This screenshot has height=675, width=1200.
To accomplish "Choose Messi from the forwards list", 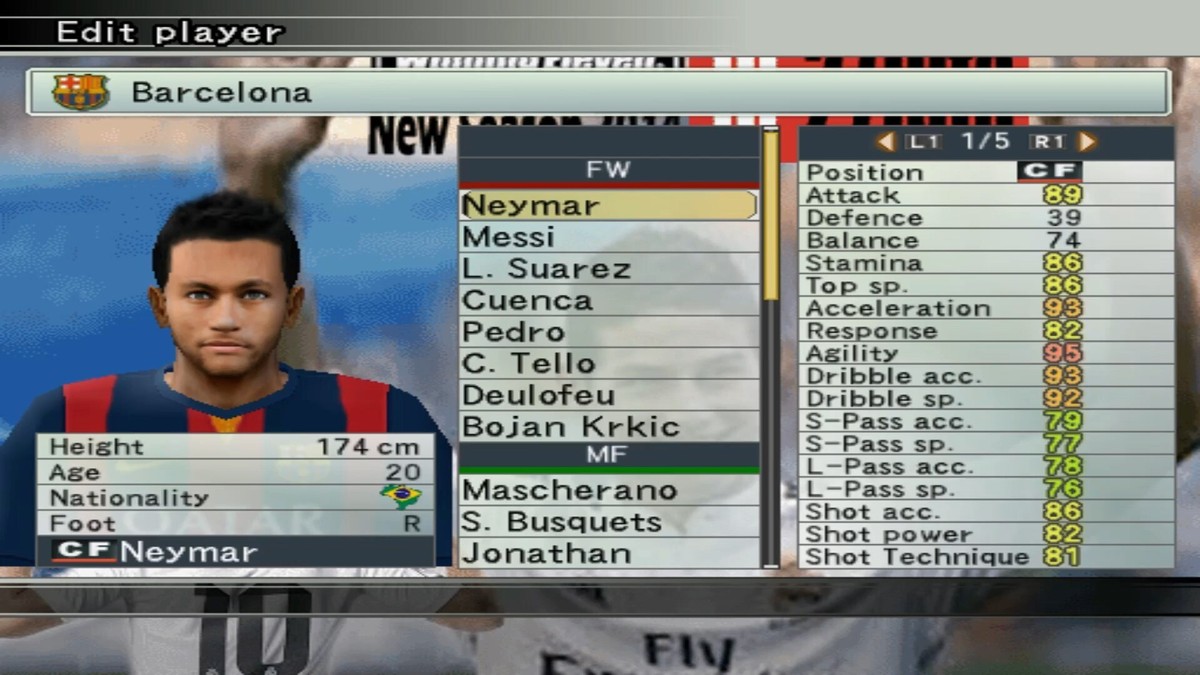I will [608, 237].
